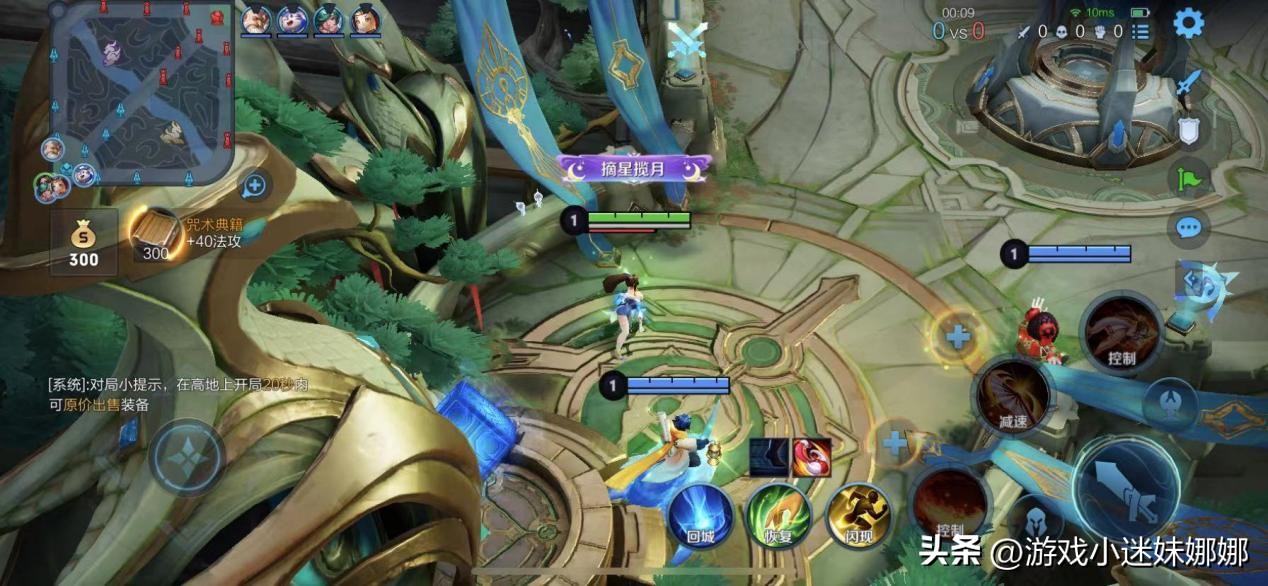Activate the 回城 recall spell
Viewport: 1268px width, 586px height.
tap(700, 516)
